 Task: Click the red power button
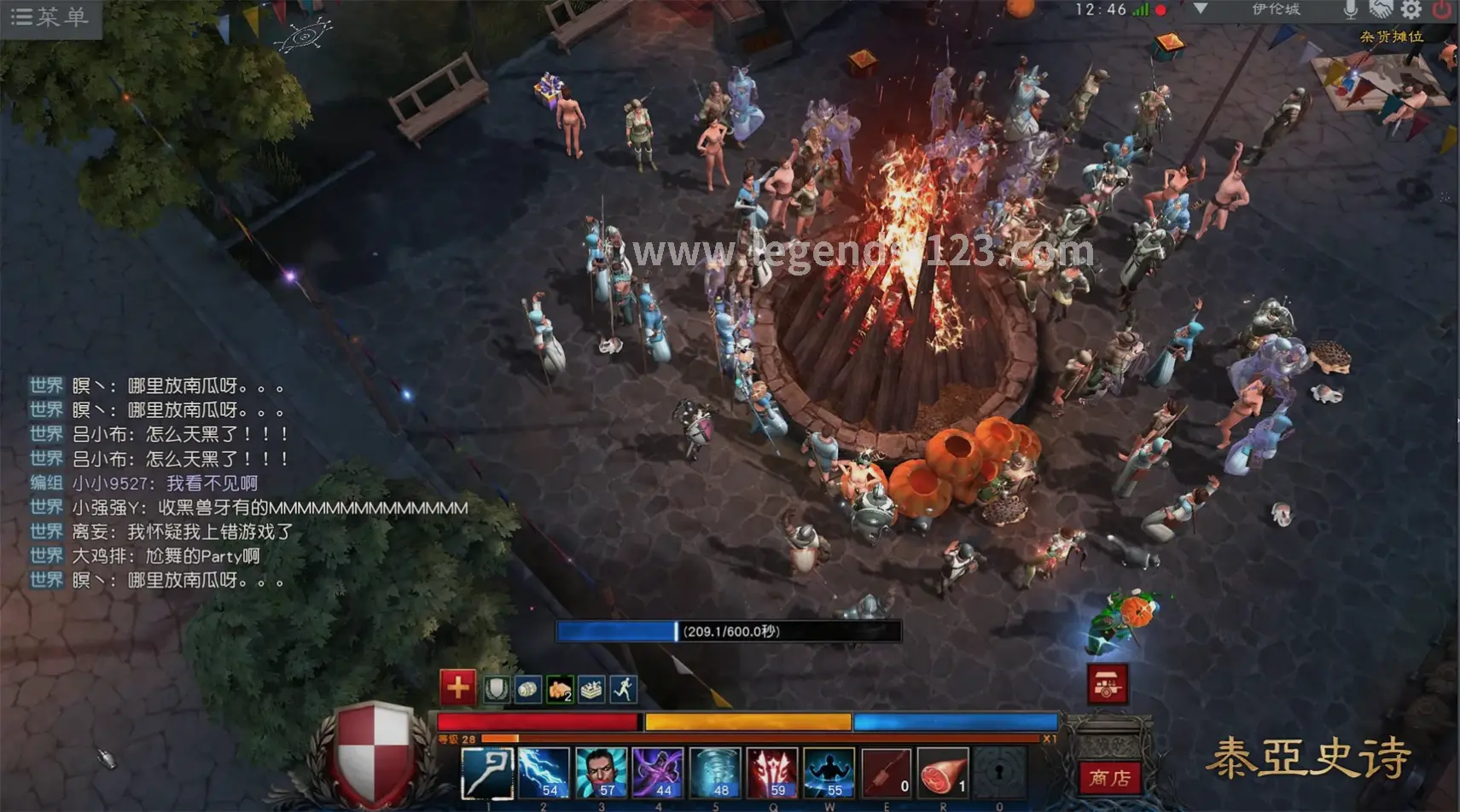[x=1442, y=10]
